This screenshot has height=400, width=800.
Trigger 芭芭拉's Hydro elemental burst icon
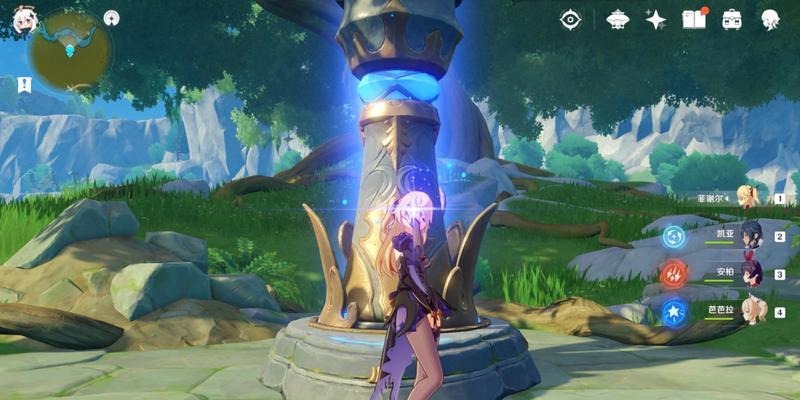tap(673, 311)
